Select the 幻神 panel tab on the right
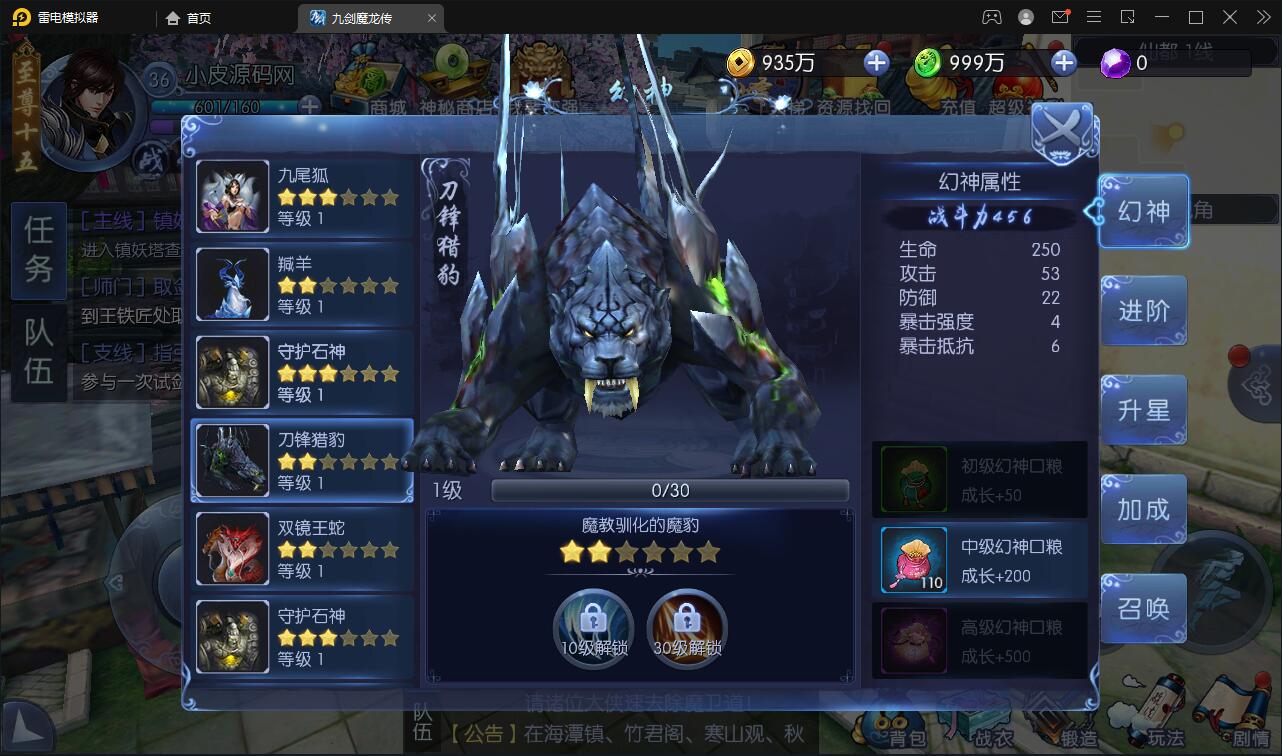The image size is (1282, 756). pos(1143,211)
